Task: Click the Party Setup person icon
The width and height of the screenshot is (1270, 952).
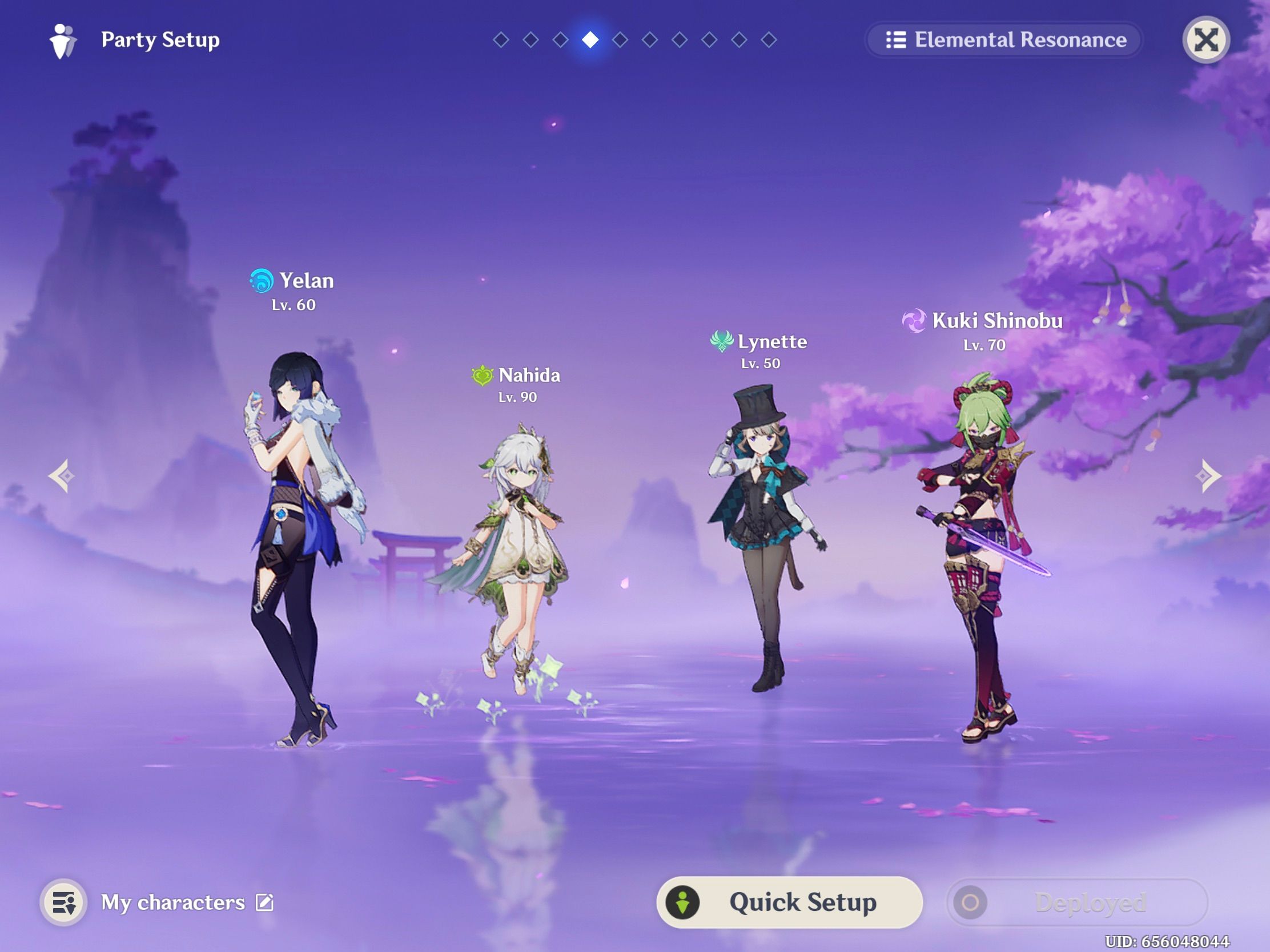Action: [62, 39]
